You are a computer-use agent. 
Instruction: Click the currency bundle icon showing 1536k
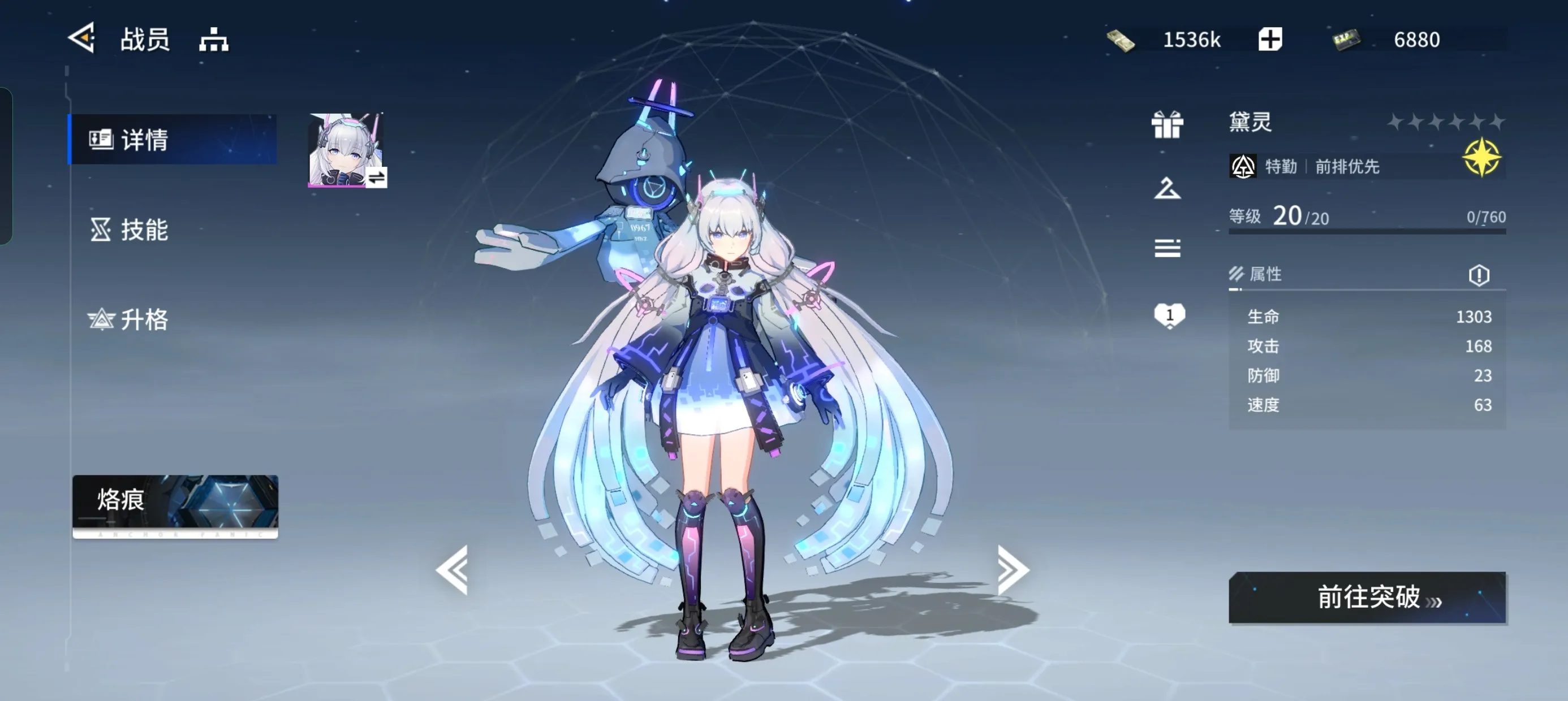(1123, 38)
